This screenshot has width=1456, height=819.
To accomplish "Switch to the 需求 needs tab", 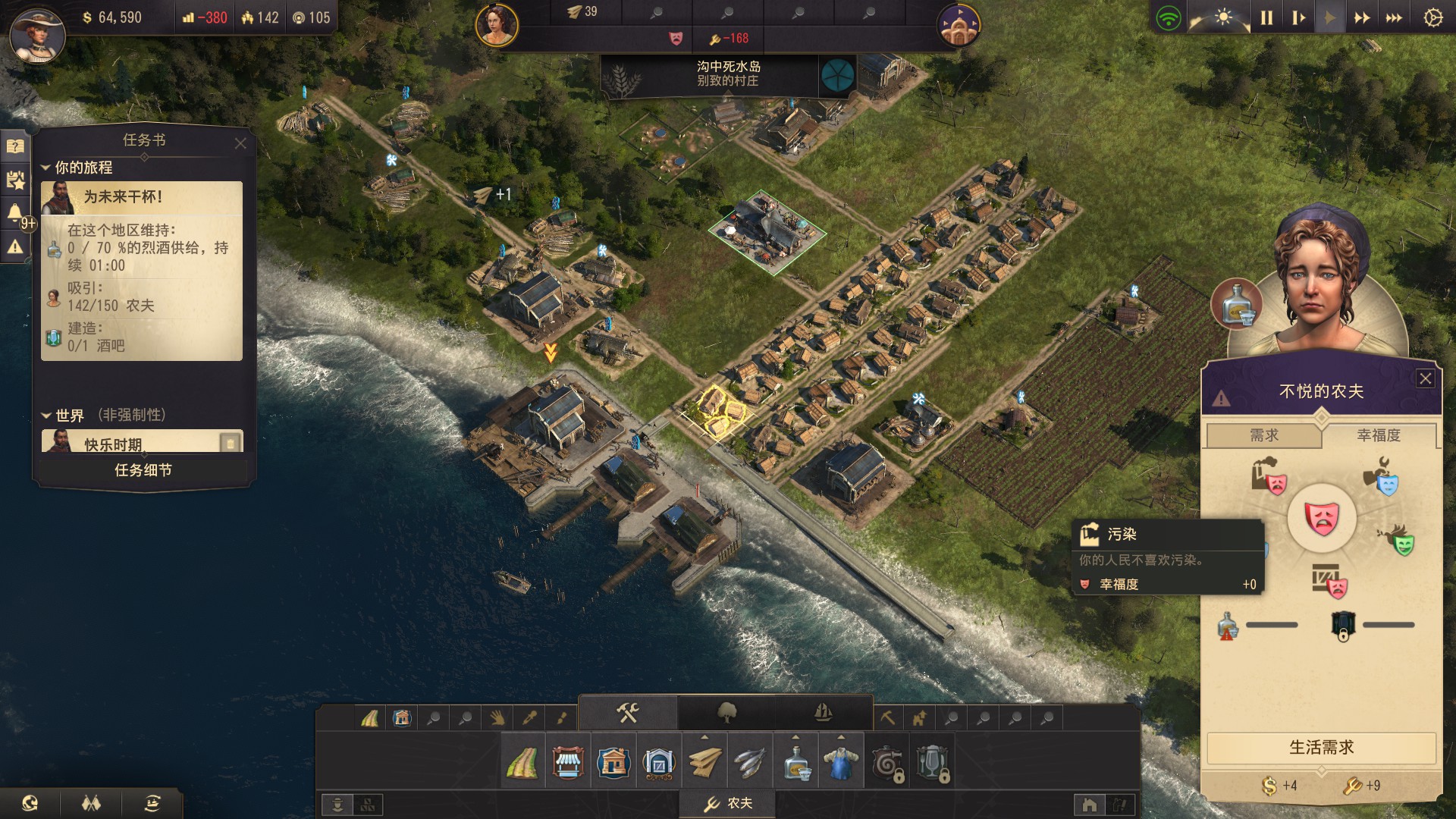I will (x=1264, y=435).
